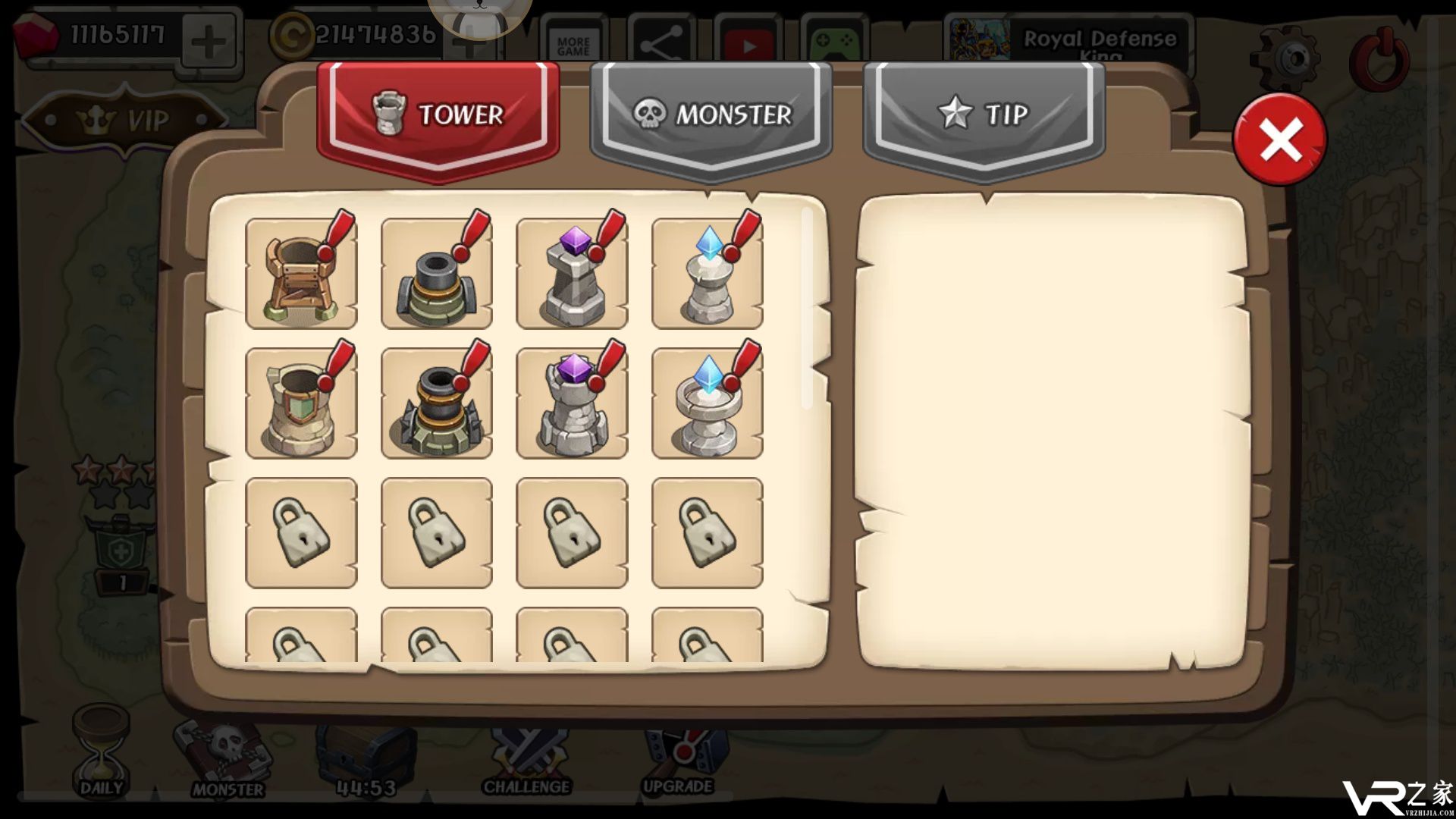Open the Tip tab
The height and width of the screenshot is (819, 1456).
pyautogui.click(x=984, y=115)
